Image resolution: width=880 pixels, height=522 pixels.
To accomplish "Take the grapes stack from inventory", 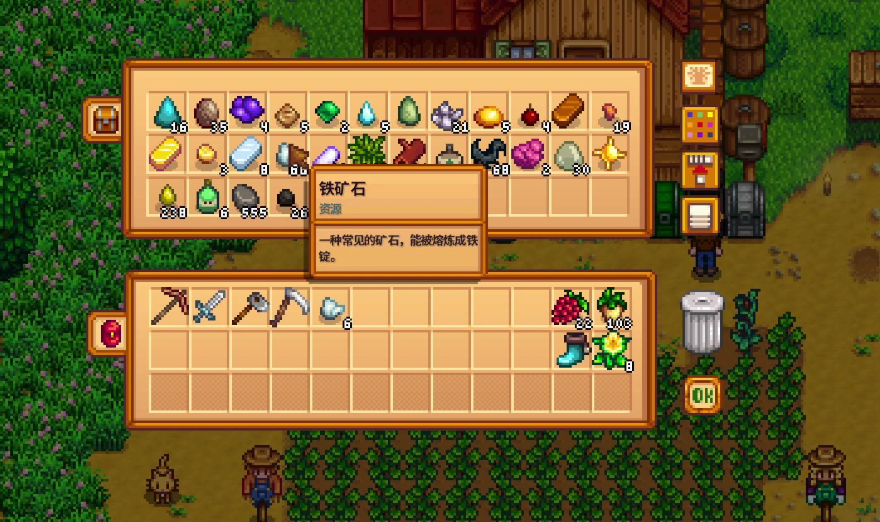I will 569,307.
